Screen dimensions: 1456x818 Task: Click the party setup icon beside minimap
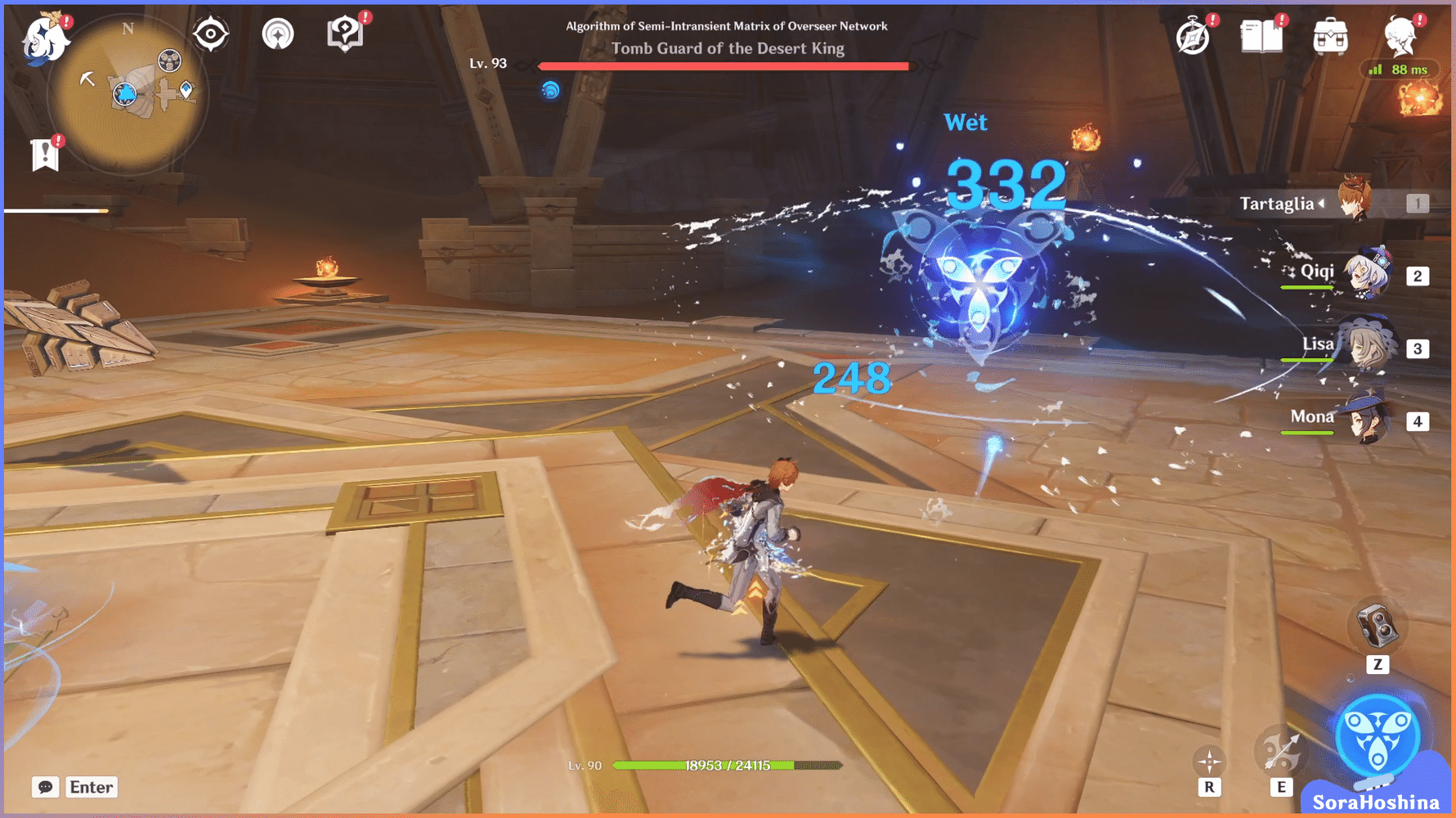pyautogui.click(x=211, y=33)
